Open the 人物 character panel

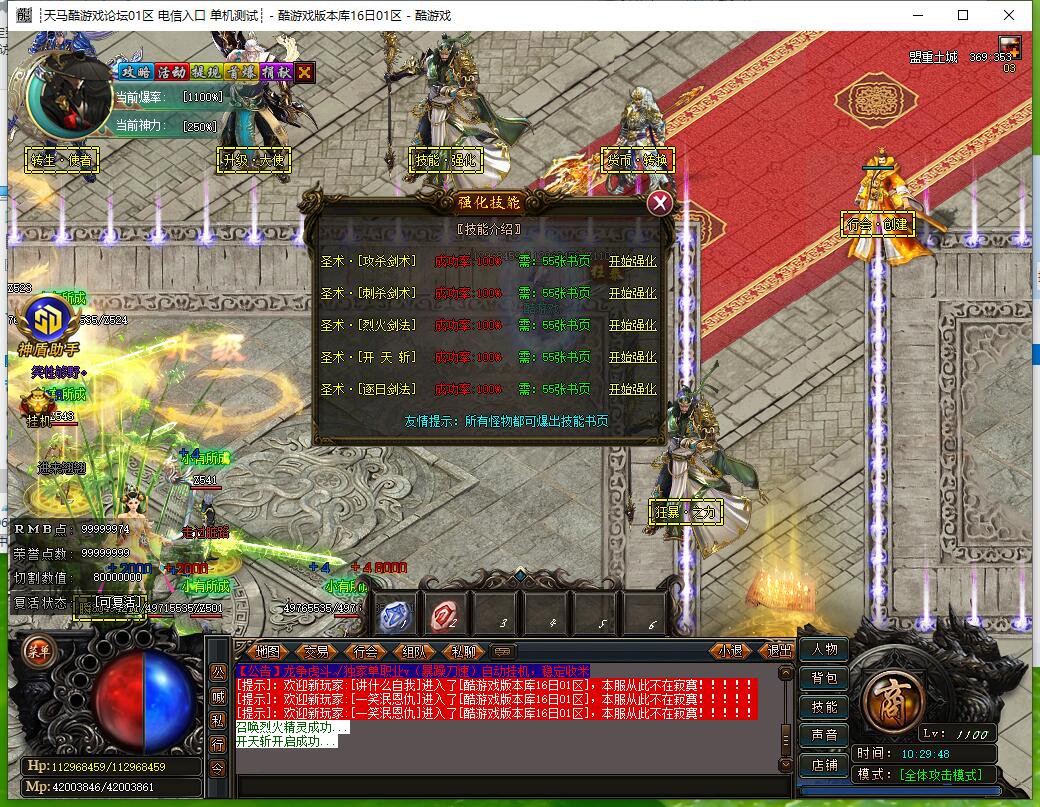824,649
